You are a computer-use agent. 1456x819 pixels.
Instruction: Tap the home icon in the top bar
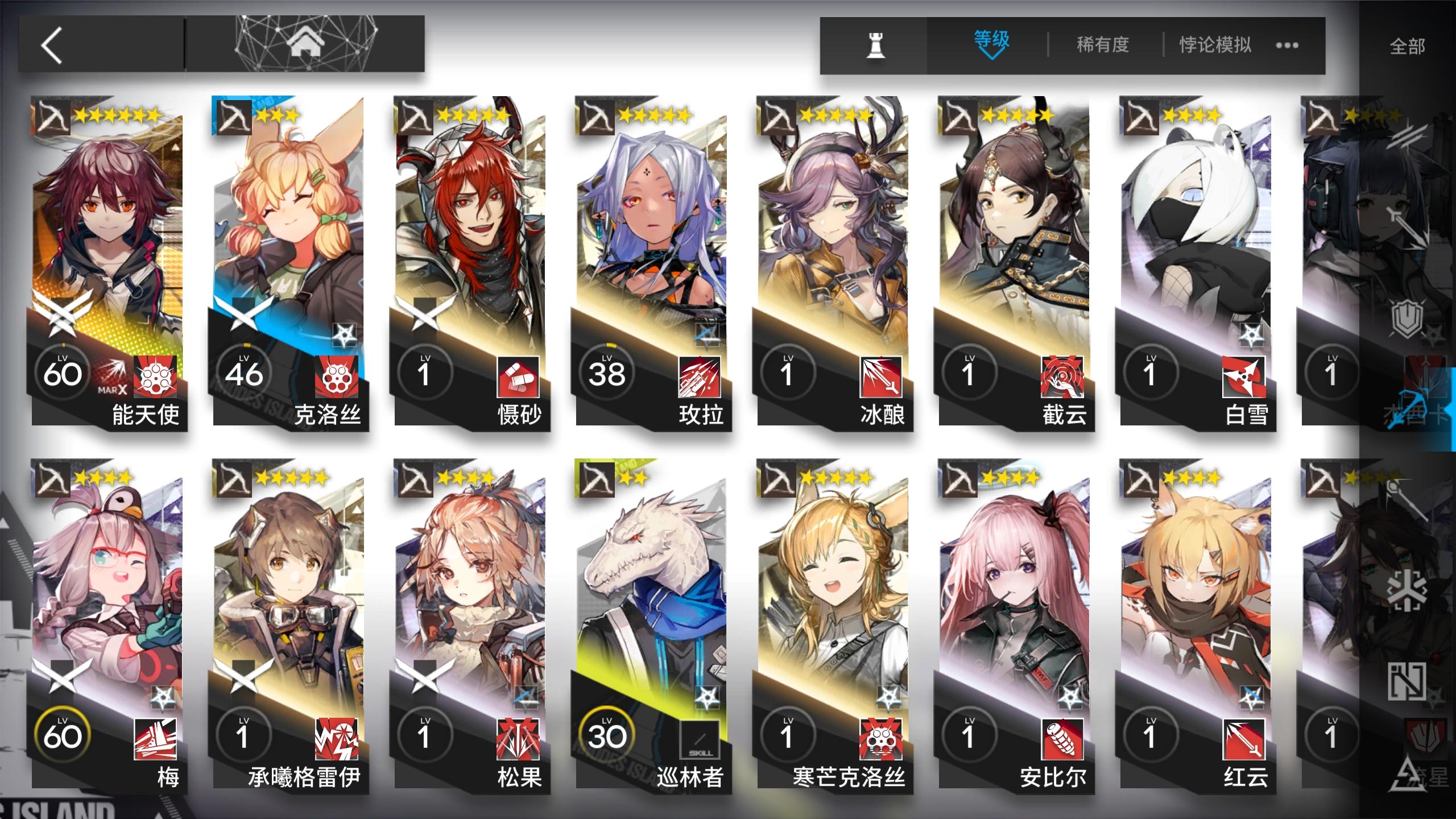click(x=307, y=44)
